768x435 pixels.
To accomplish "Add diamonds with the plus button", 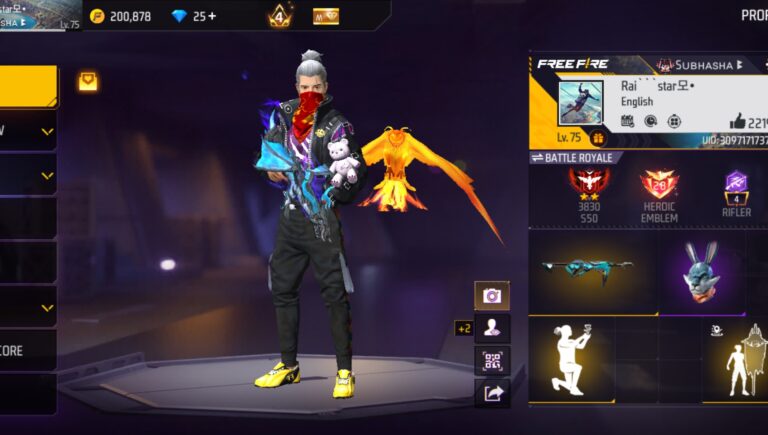I will click(x=212, y=16).
